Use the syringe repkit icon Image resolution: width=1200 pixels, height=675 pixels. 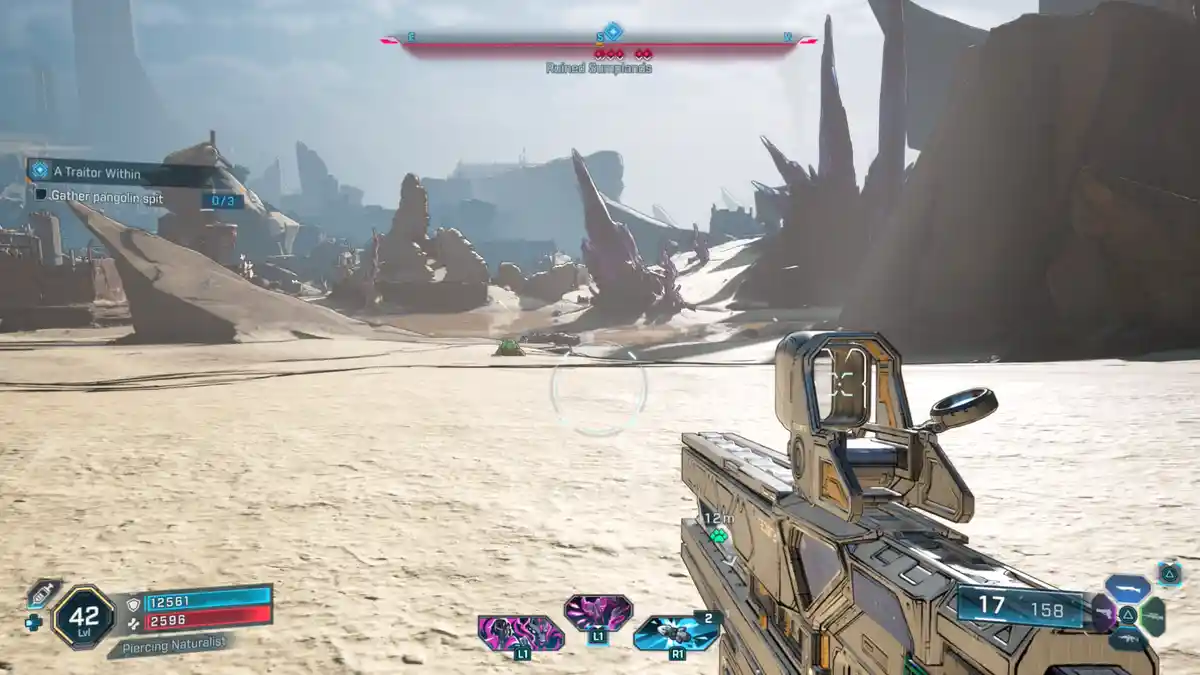coord(43,594)
